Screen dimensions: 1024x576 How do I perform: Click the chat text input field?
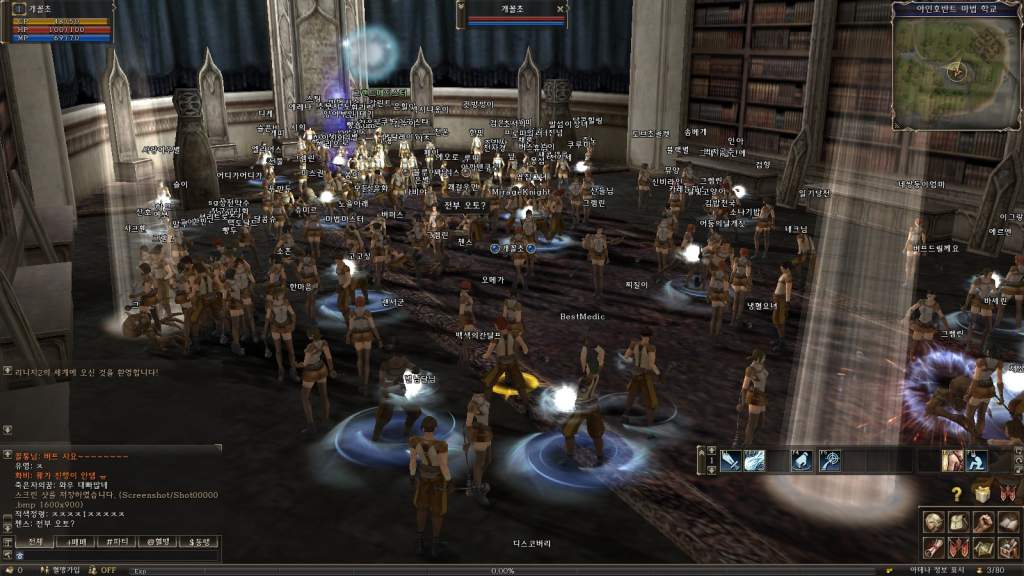[x=115, y=555]
